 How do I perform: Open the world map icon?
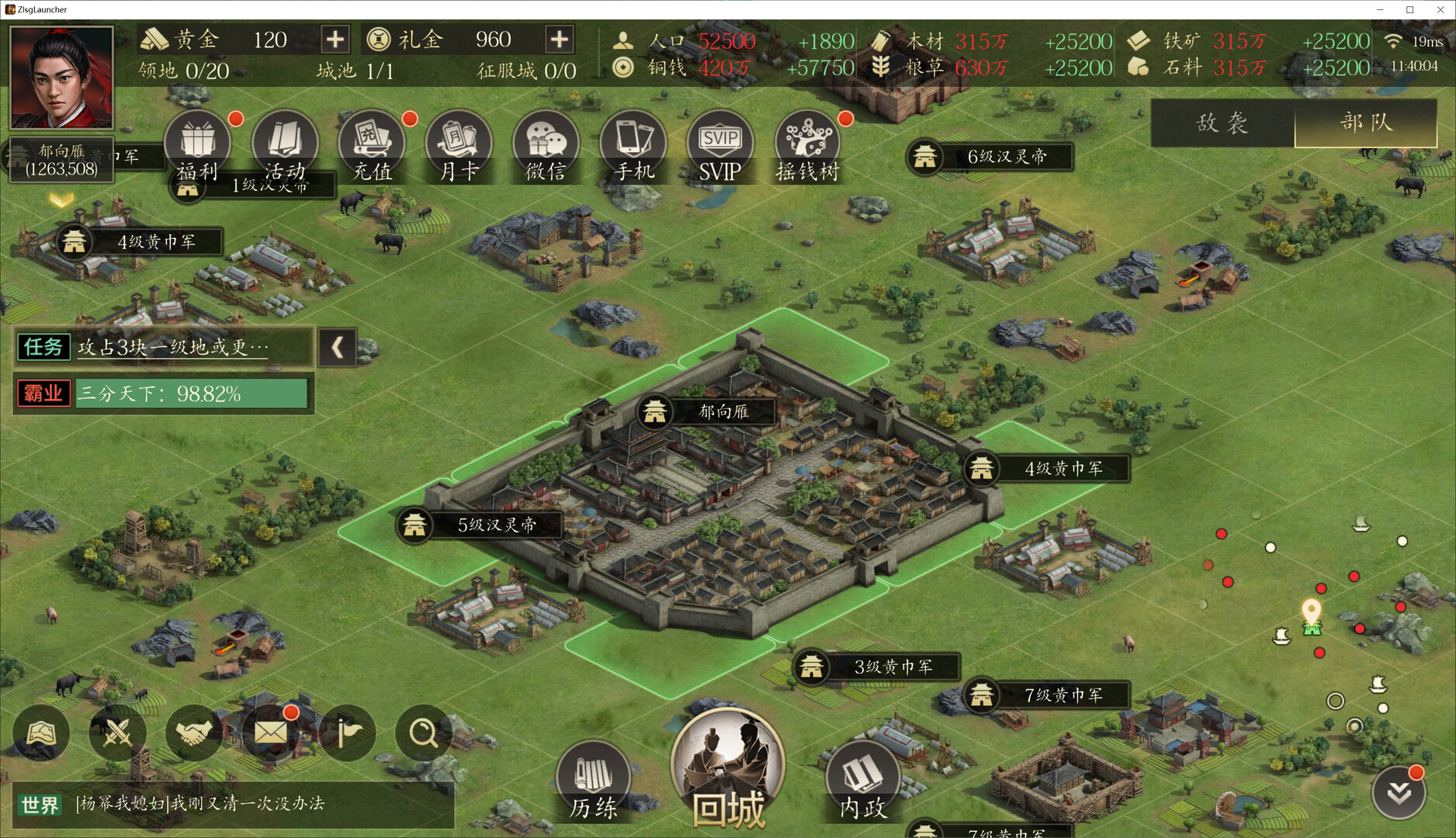[x=41, y=732]
